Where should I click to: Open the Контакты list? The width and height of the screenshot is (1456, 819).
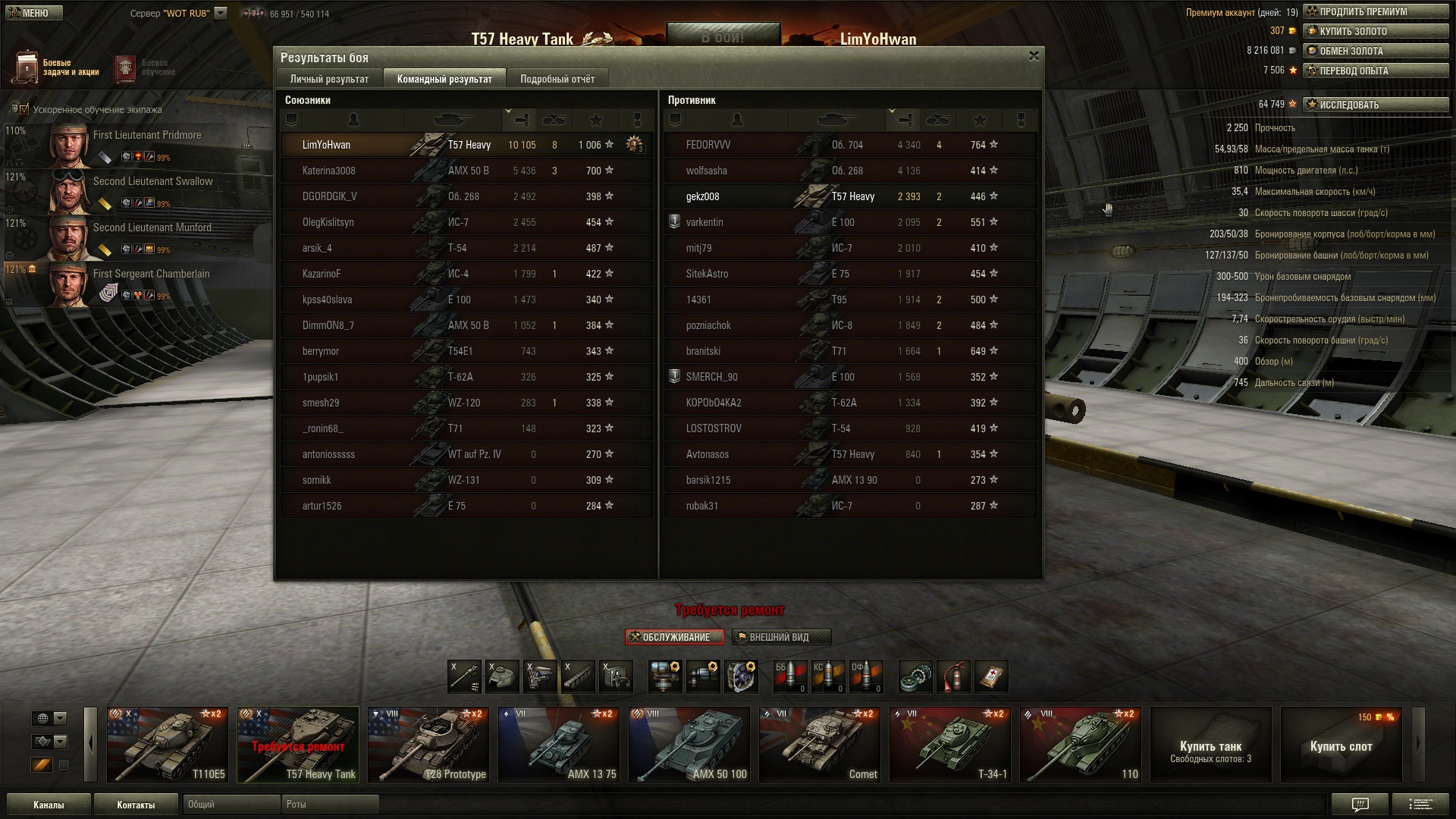[136, 805]
